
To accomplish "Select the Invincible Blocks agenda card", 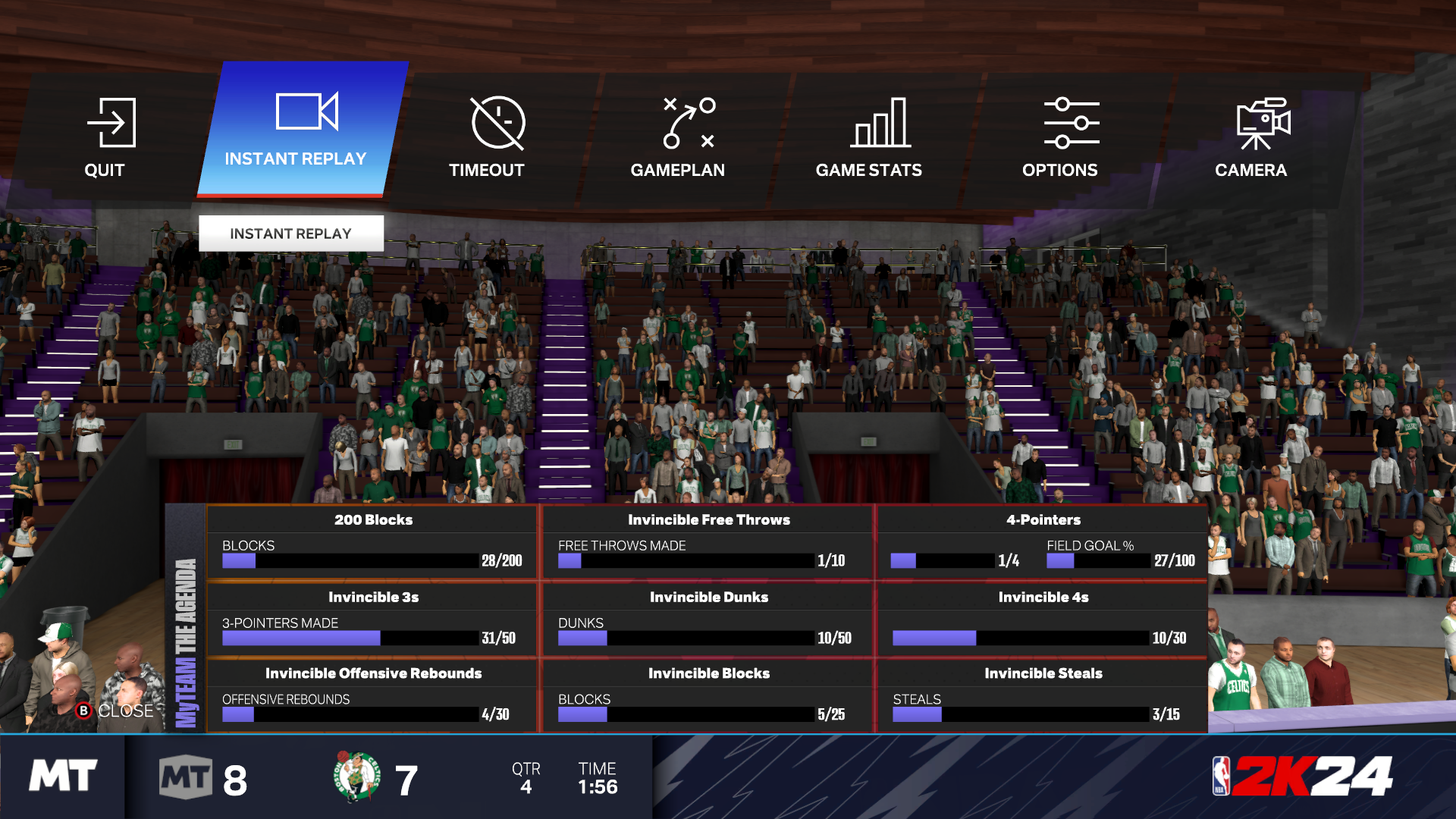I will [708, 696].
